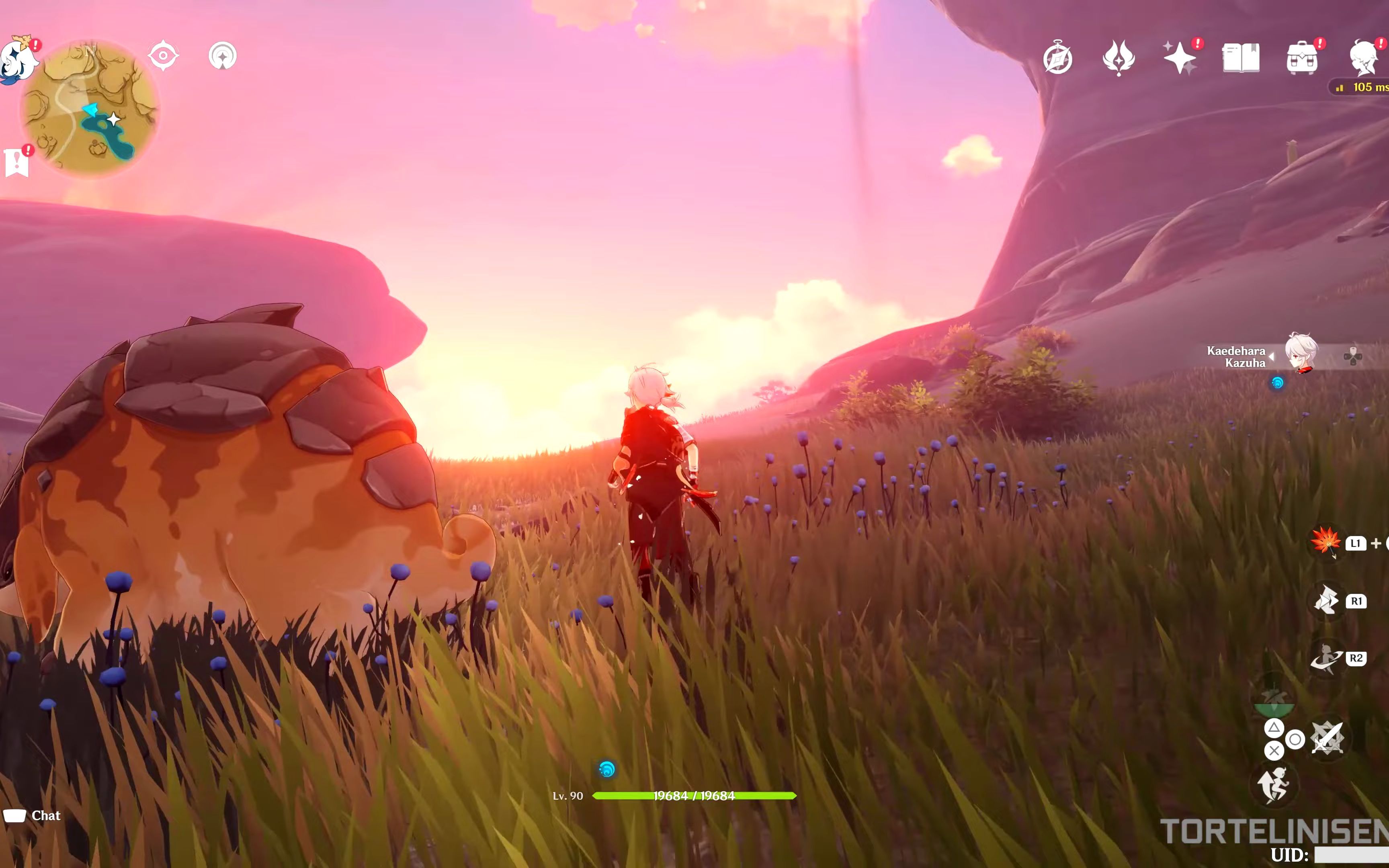Click the eye-shaped elemental sight icon
The image size is (1389, 868).
click(163, 56)
